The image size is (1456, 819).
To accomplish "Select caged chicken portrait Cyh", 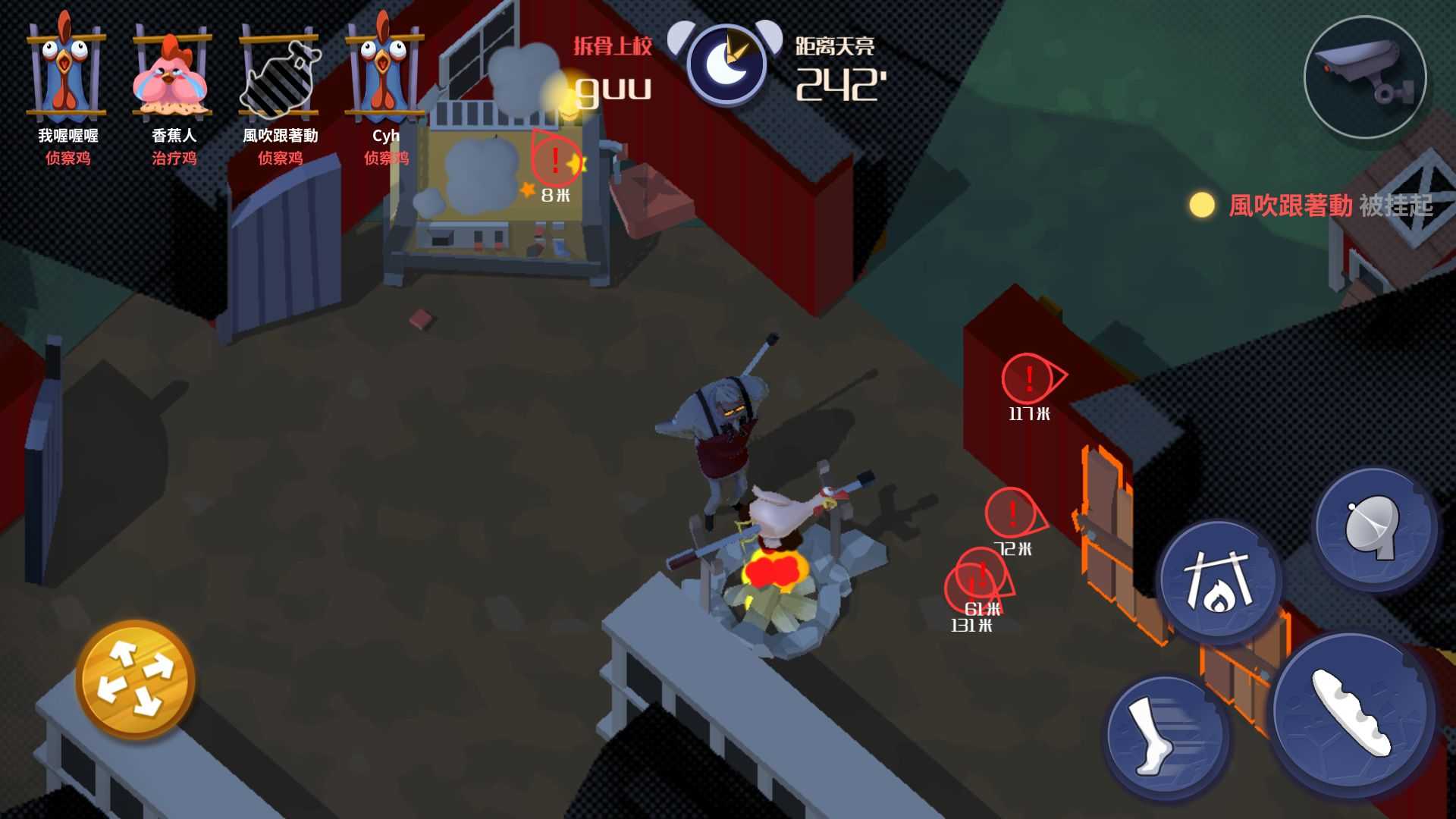I will pos(385,72).
